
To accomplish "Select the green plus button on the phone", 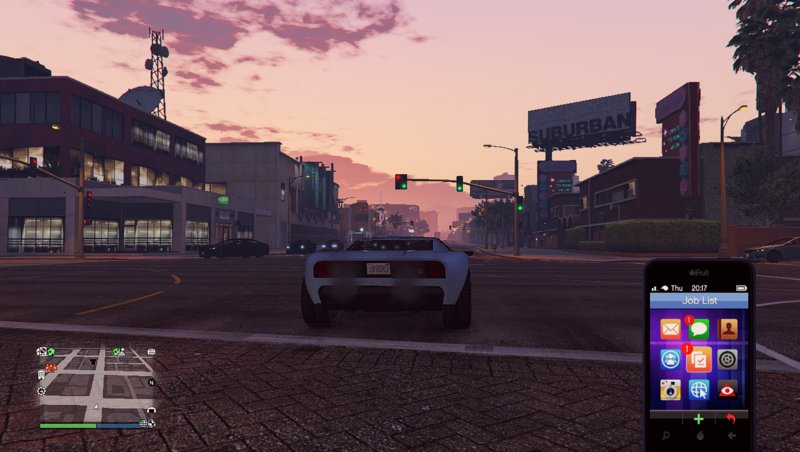I will coord(699,418).
